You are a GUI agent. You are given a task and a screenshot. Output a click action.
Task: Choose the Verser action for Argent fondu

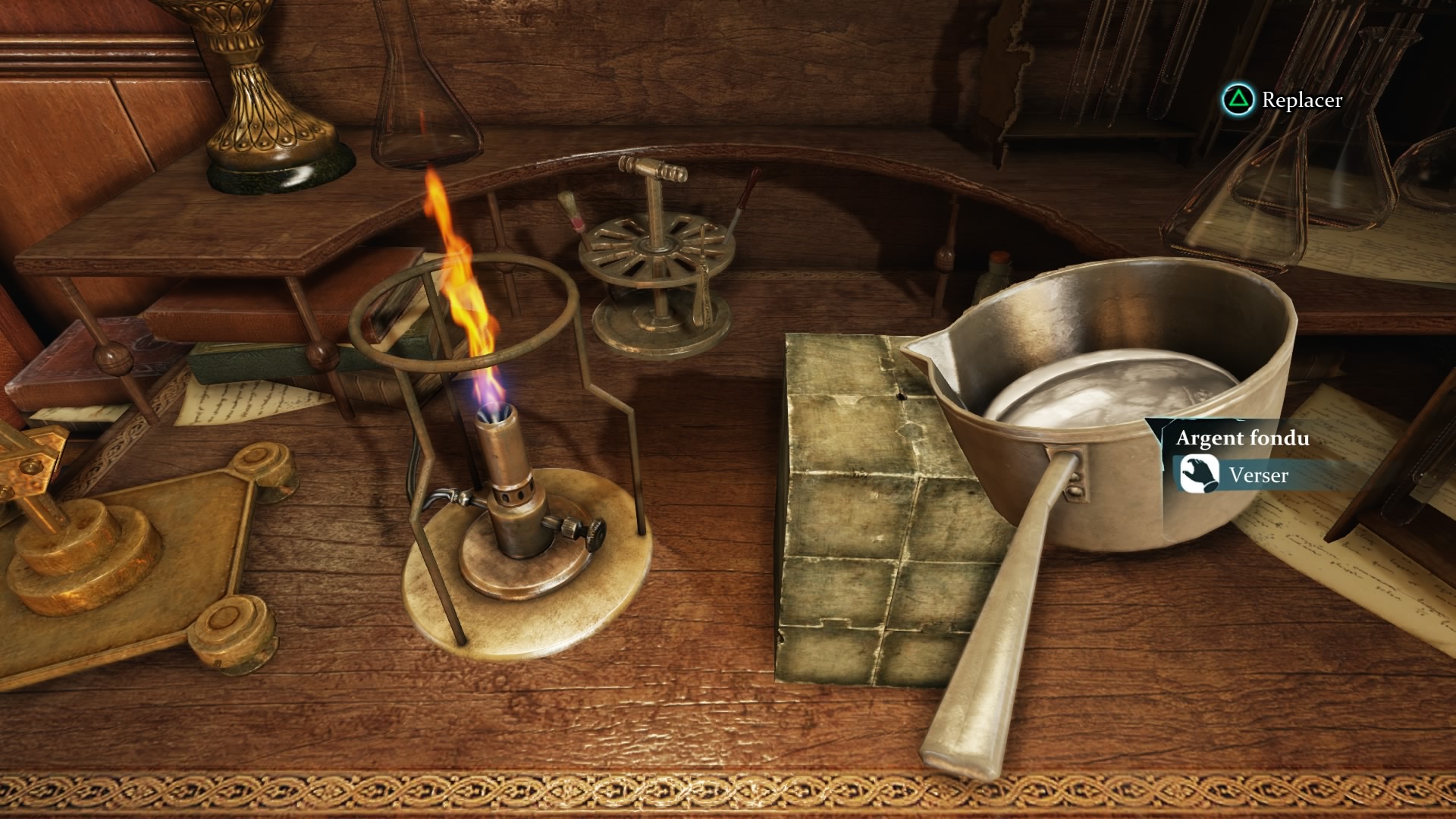tap(1257, 475)
